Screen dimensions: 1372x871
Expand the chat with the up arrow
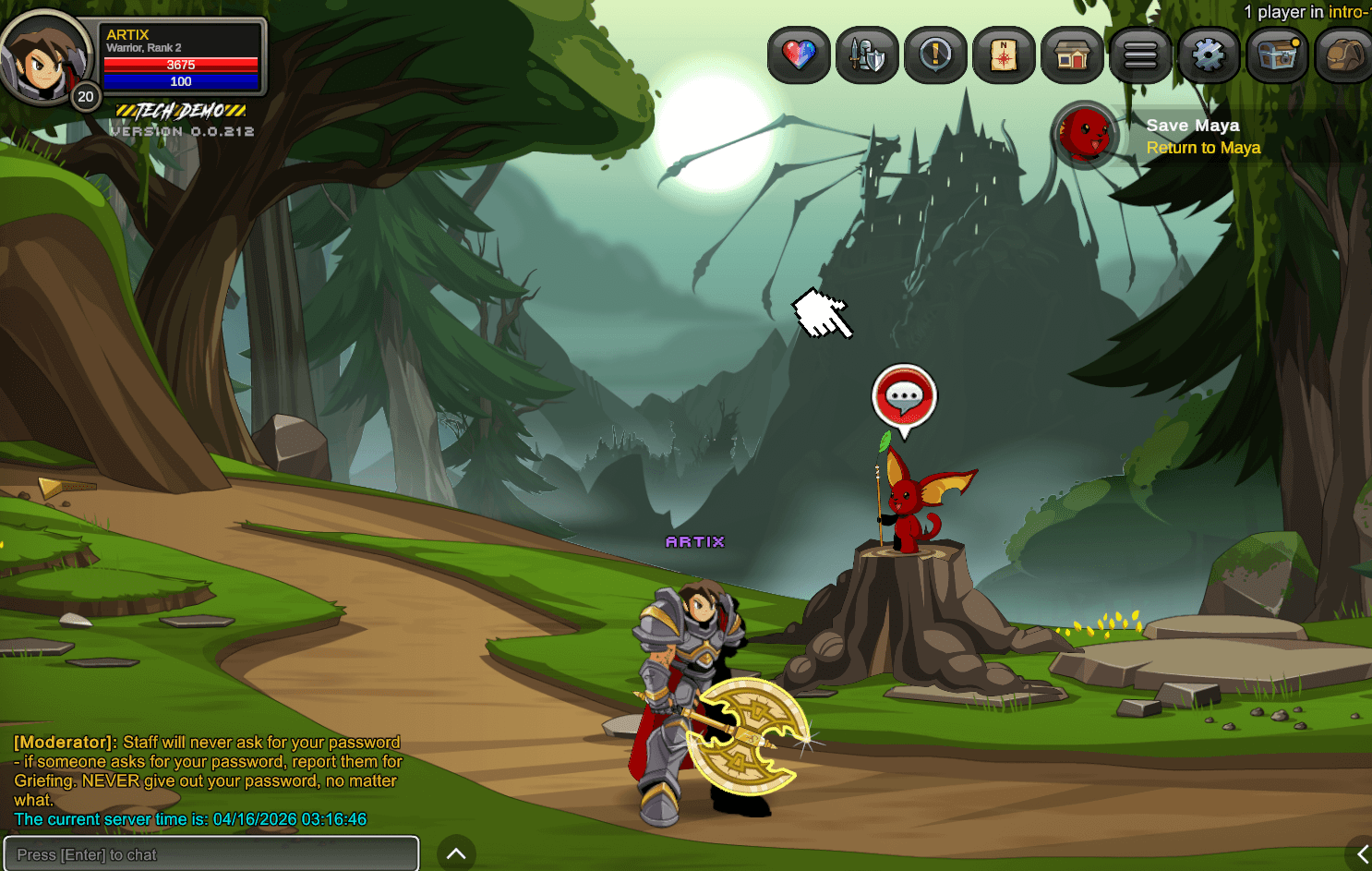[x=456, y=853]
